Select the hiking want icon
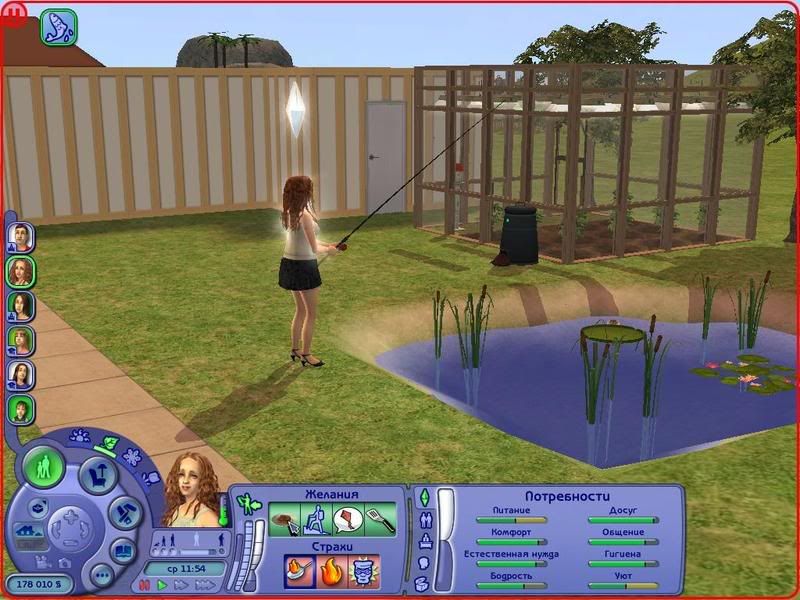Image resolution: width=800 pixels, height=600 pixels. [317, 520]
